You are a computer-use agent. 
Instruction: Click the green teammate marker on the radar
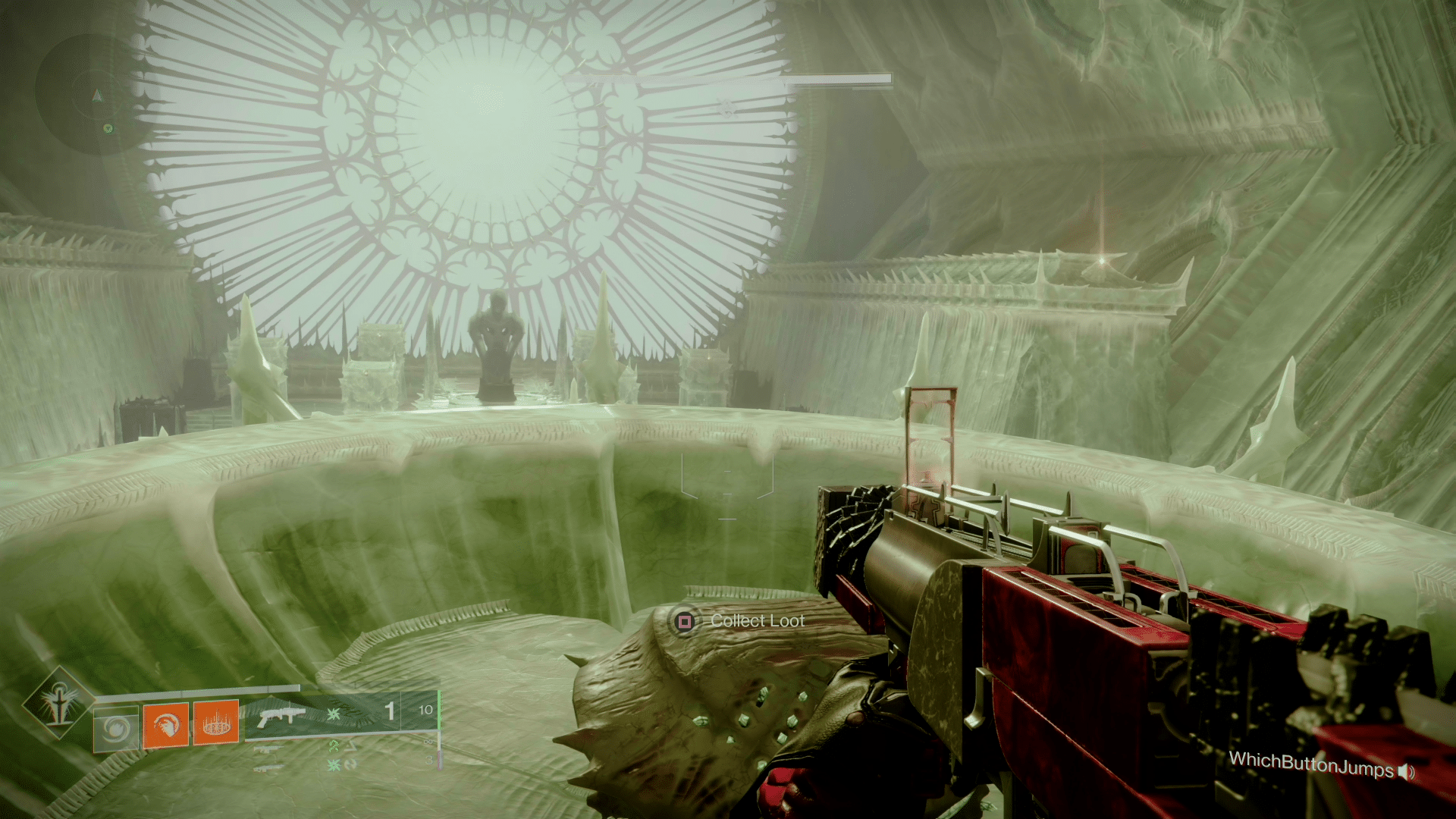pos(108,128)
